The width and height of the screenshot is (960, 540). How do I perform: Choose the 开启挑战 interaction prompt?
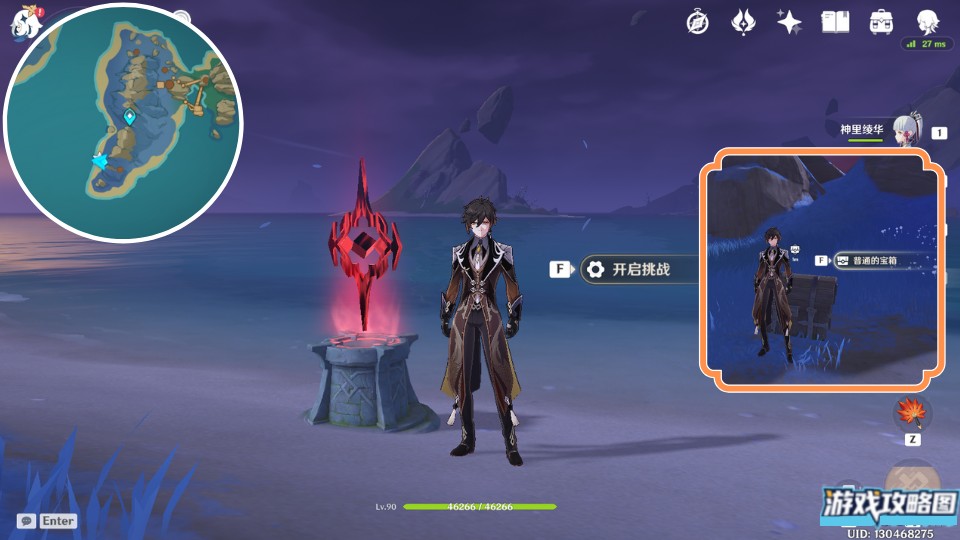coord(640,269)
